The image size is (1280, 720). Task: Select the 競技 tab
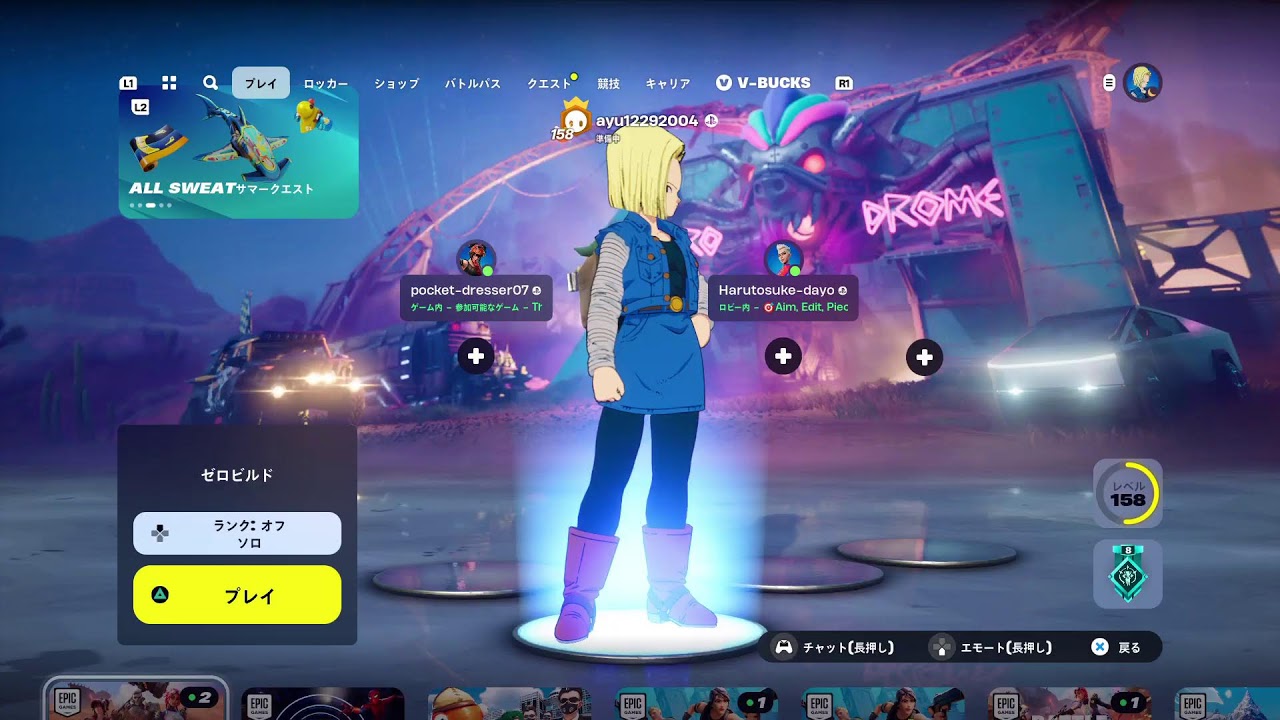click(x=608, y=84)
